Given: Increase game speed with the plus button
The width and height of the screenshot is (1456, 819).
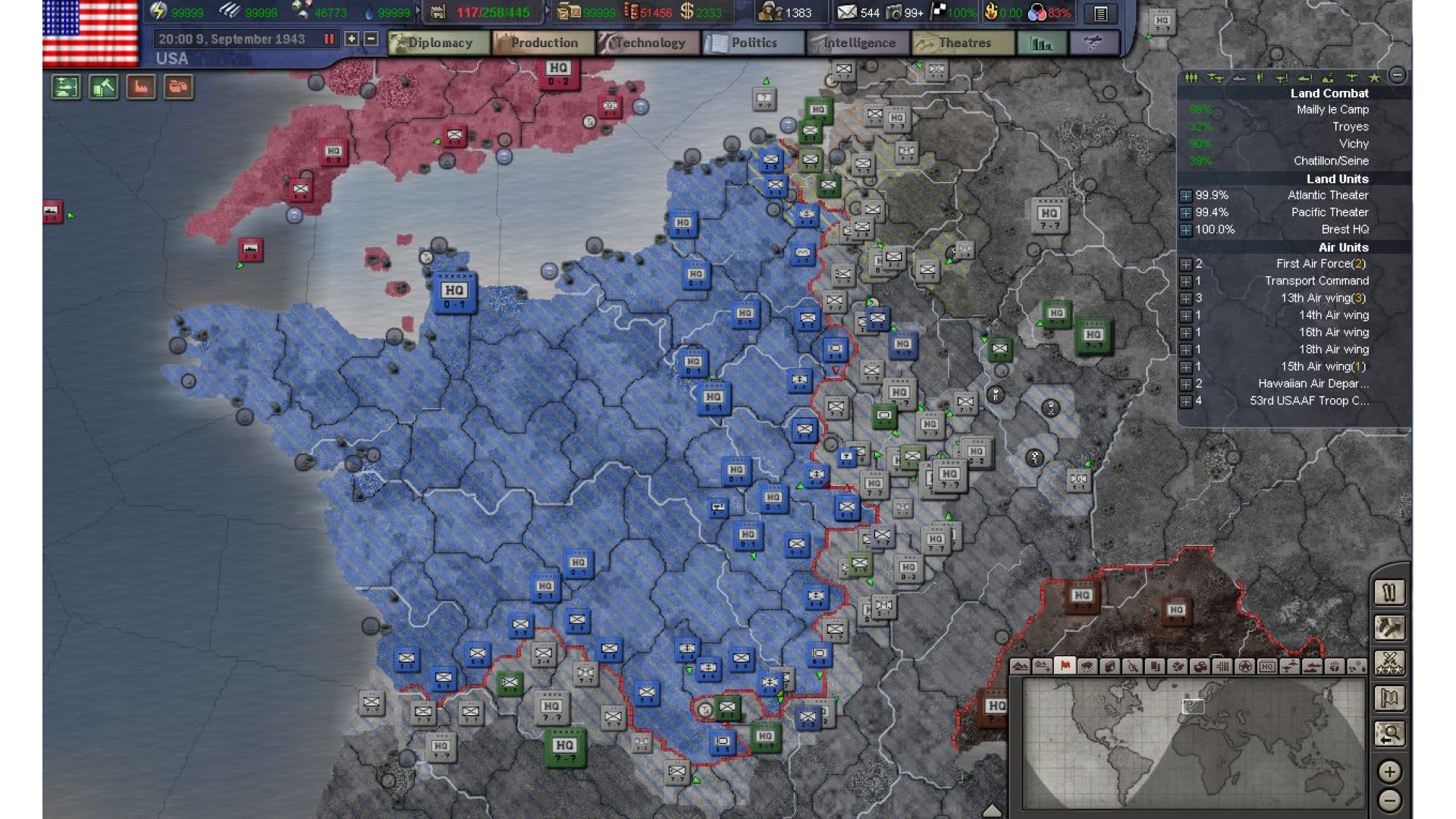Looking at the screenshot, I should pos(352,39).
